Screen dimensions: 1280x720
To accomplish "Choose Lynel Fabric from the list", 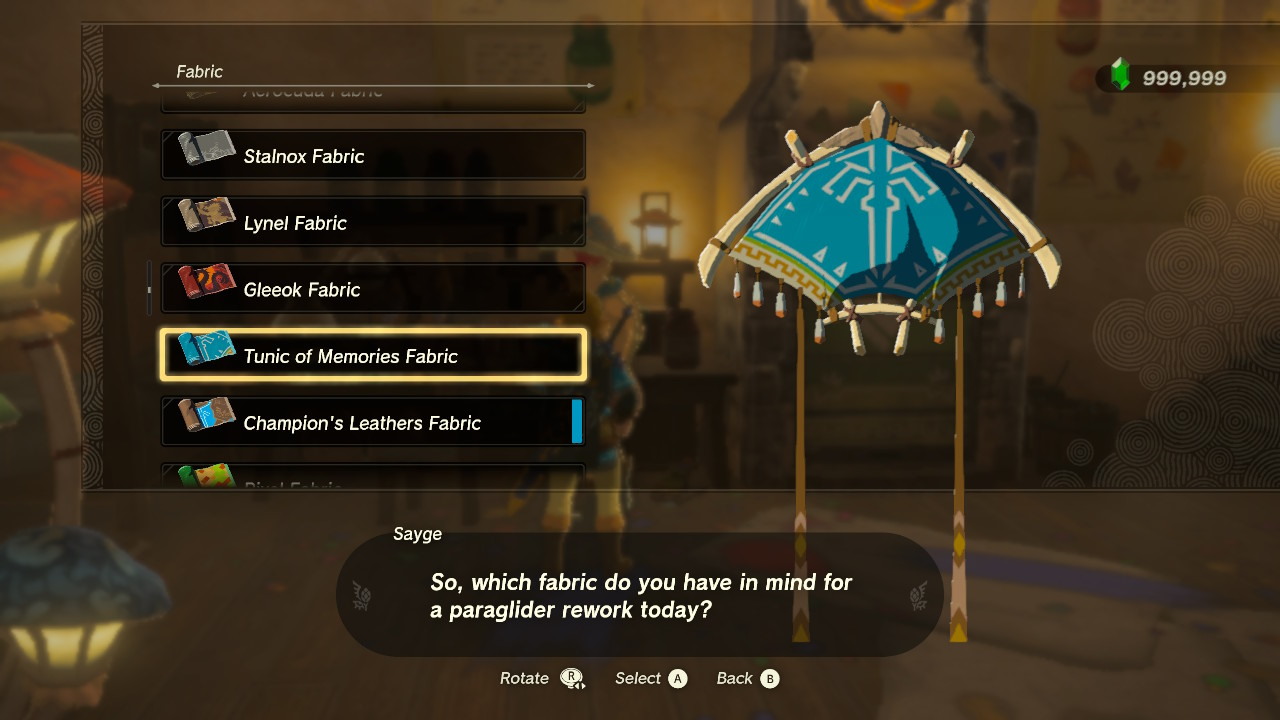I will pos(372,222).
